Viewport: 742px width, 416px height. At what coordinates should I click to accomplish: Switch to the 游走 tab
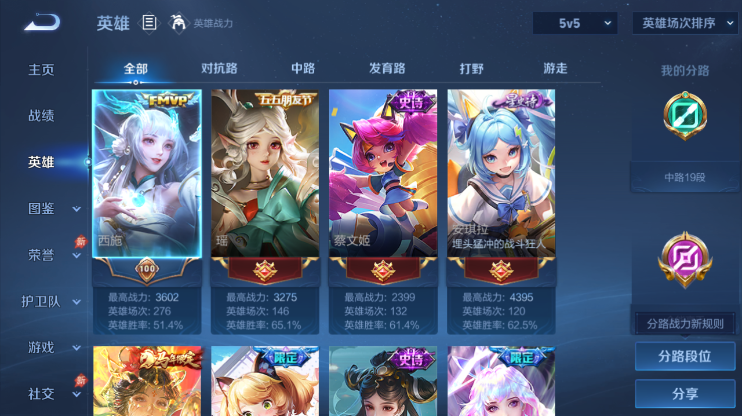(x=555, y=69)
